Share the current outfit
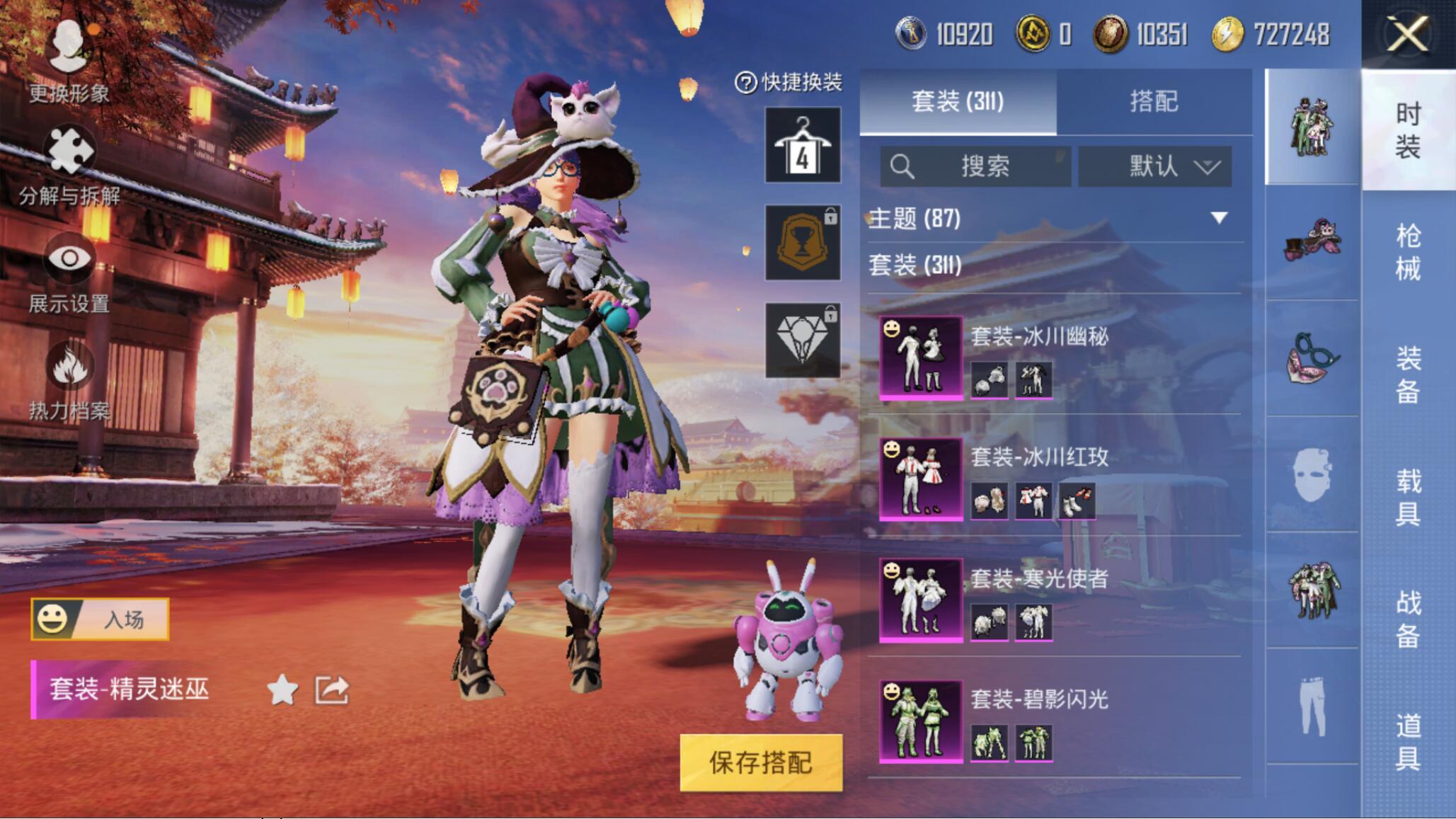Image resolution: width=1456 pixels, height=819 pixels. click(x=332, y=690)
